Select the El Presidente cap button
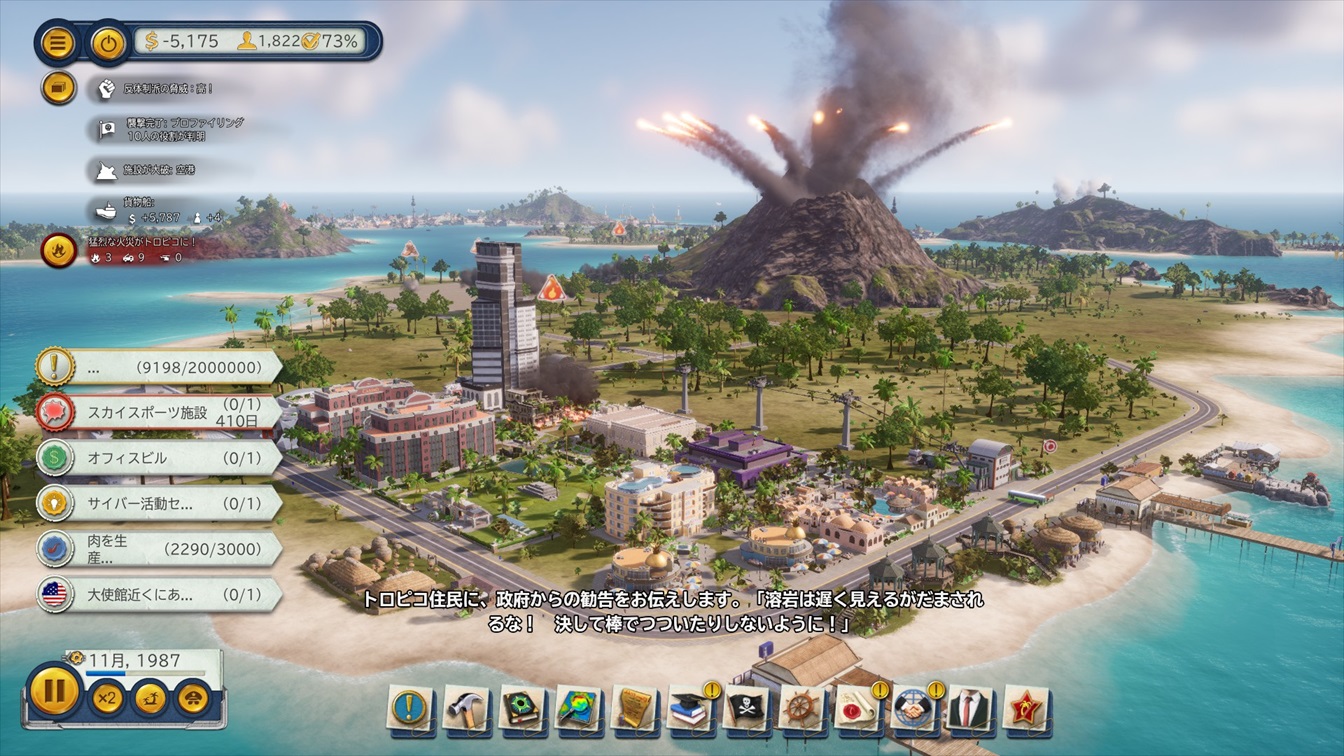This screenshot has width=1344, height=756. click(x=193, y=697)
